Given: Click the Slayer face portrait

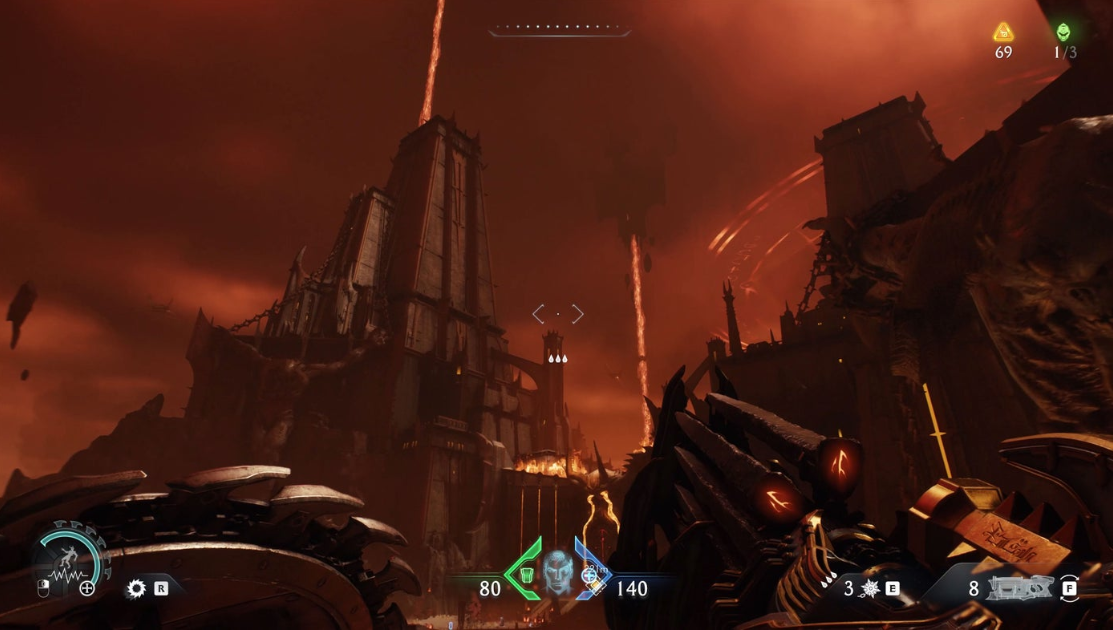Looking at the screenshot, I should [557, 573].
